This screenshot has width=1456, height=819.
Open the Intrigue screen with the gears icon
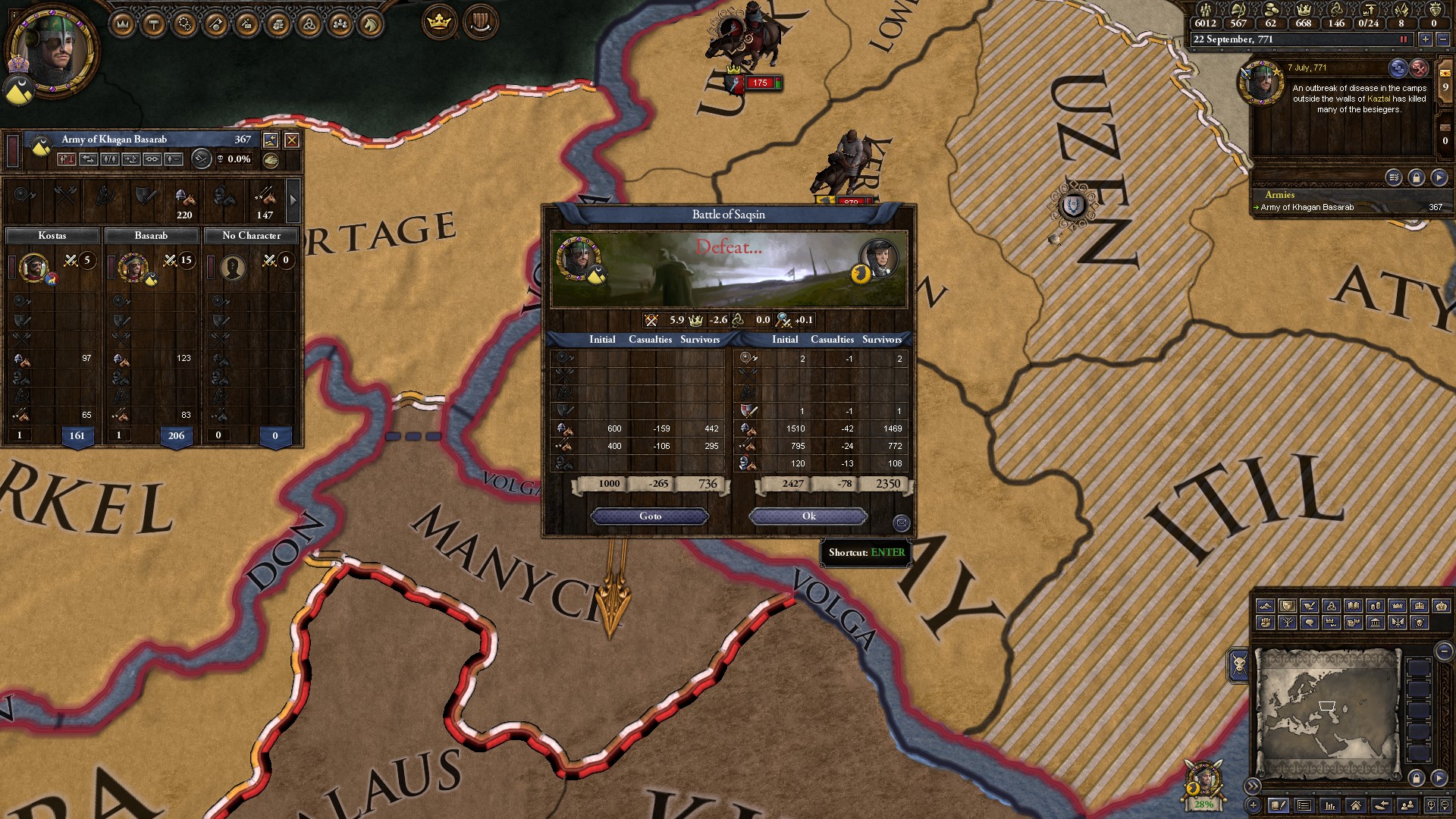186,23
